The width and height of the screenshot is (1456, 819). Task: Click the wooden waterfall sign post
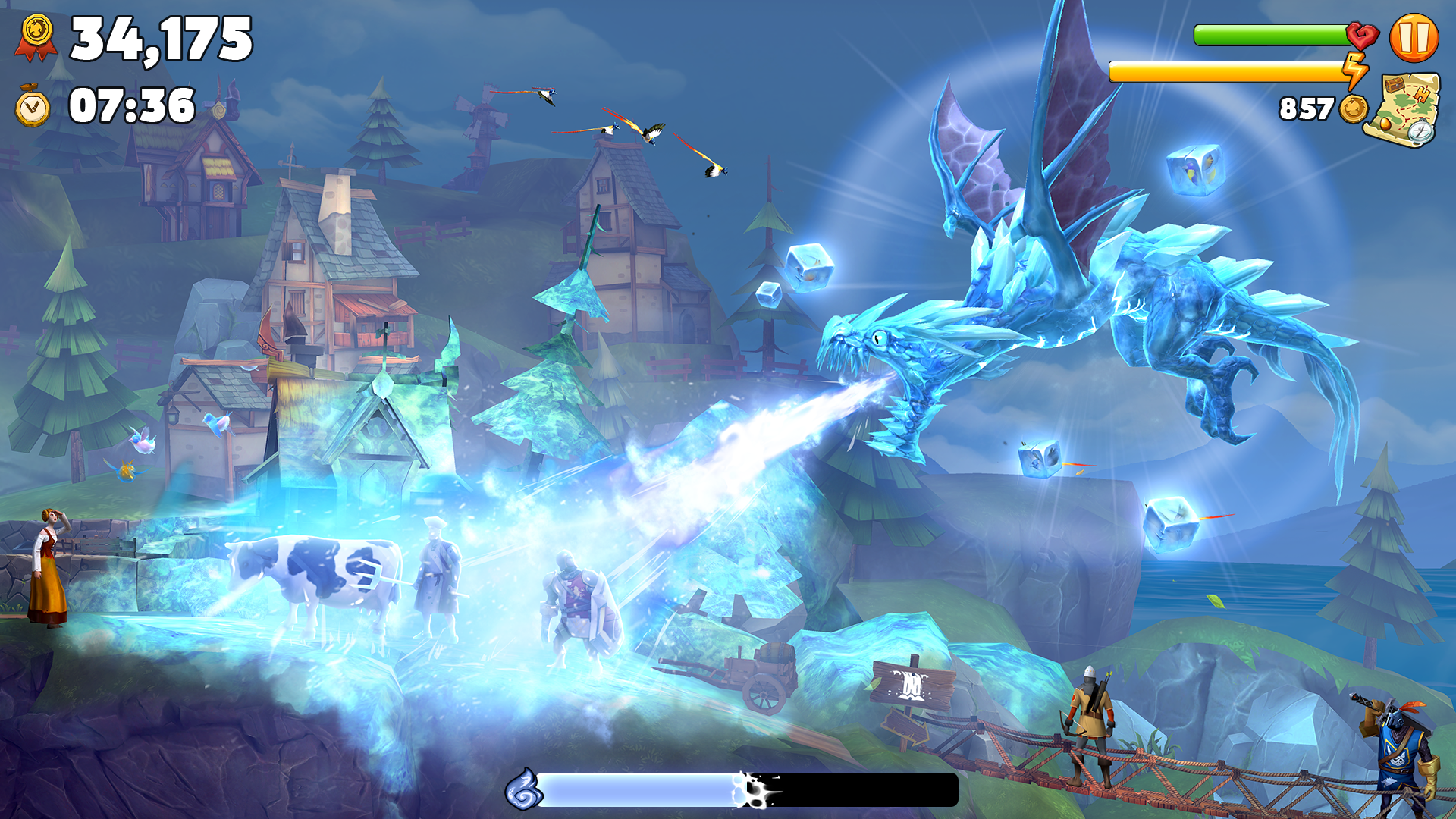point(910,682)
